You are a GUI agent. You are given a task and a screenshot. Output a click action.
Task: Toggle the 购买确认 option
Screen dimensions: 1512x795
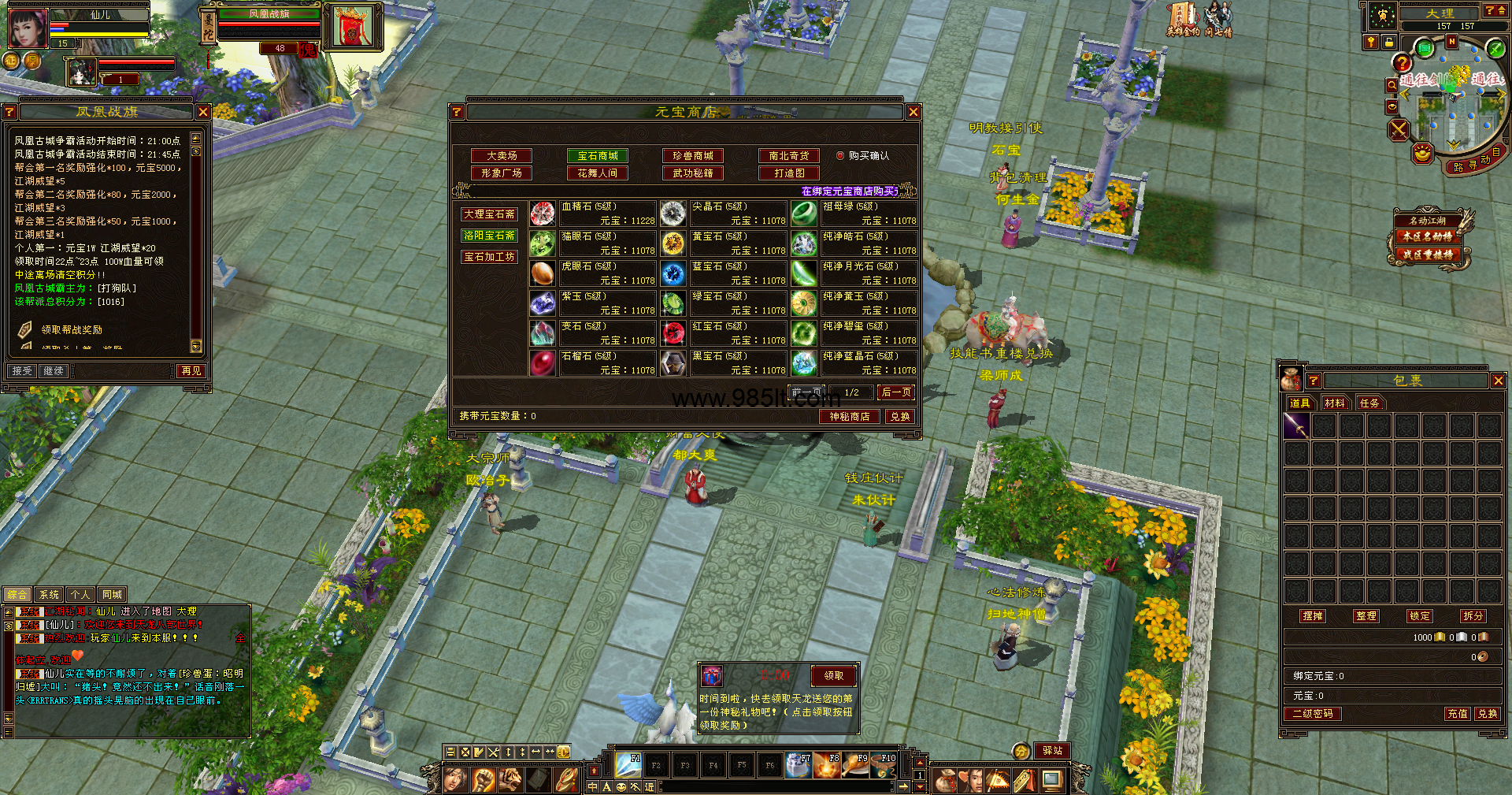(840, 156)
